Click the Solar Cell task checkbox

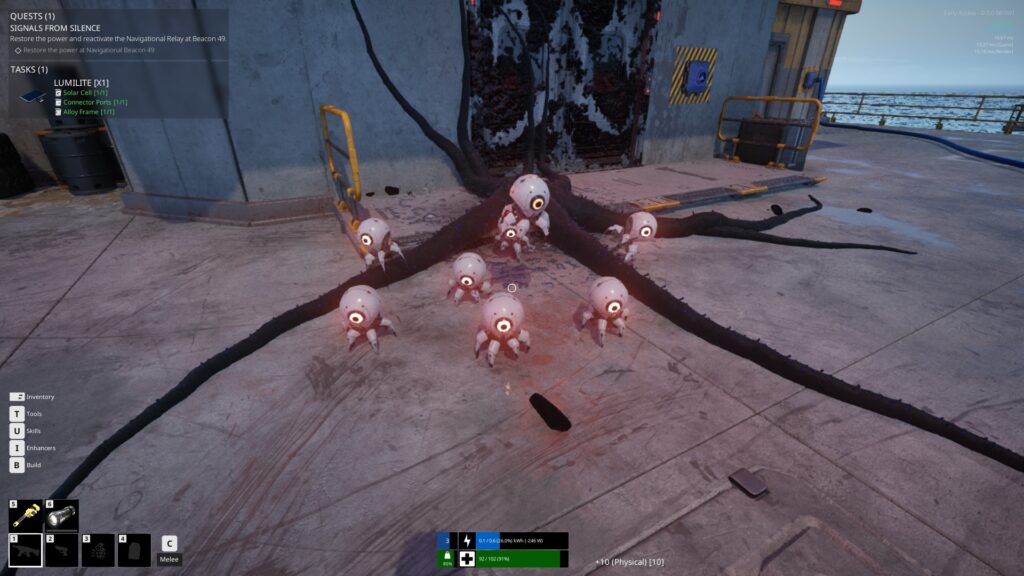[x=58, y=93]
